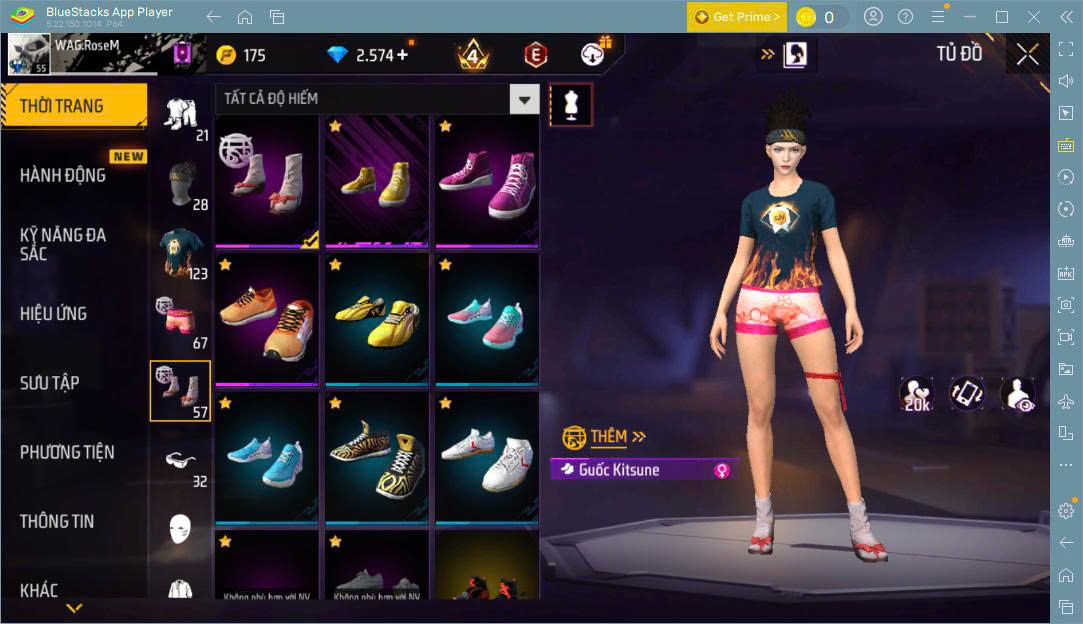
Task: Switch to the sunglasses accessory category
Action: click(x=181, y=461)
